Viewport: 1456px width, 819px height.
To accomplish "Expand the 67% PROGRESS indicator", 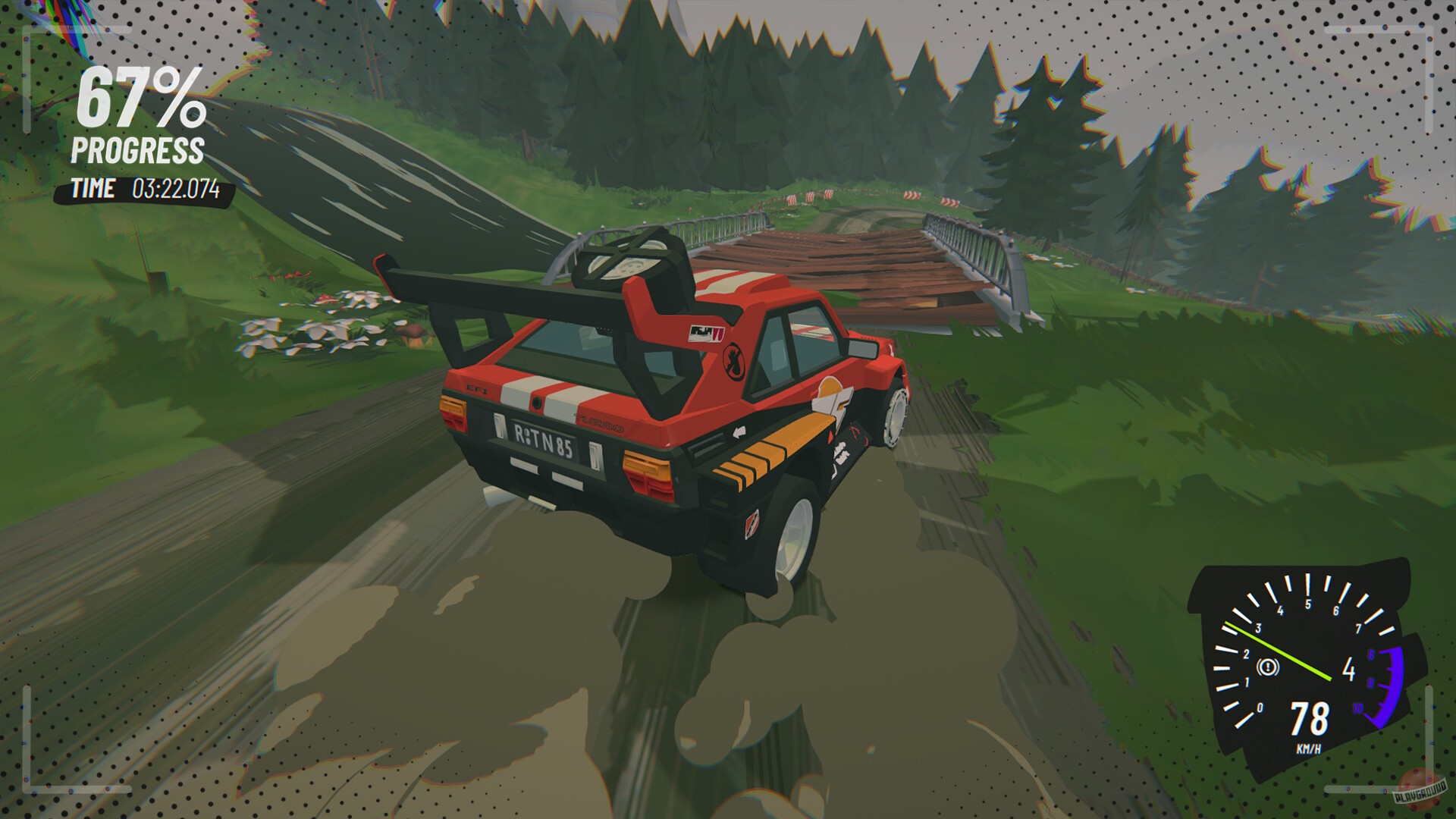I will pos(139,114).
